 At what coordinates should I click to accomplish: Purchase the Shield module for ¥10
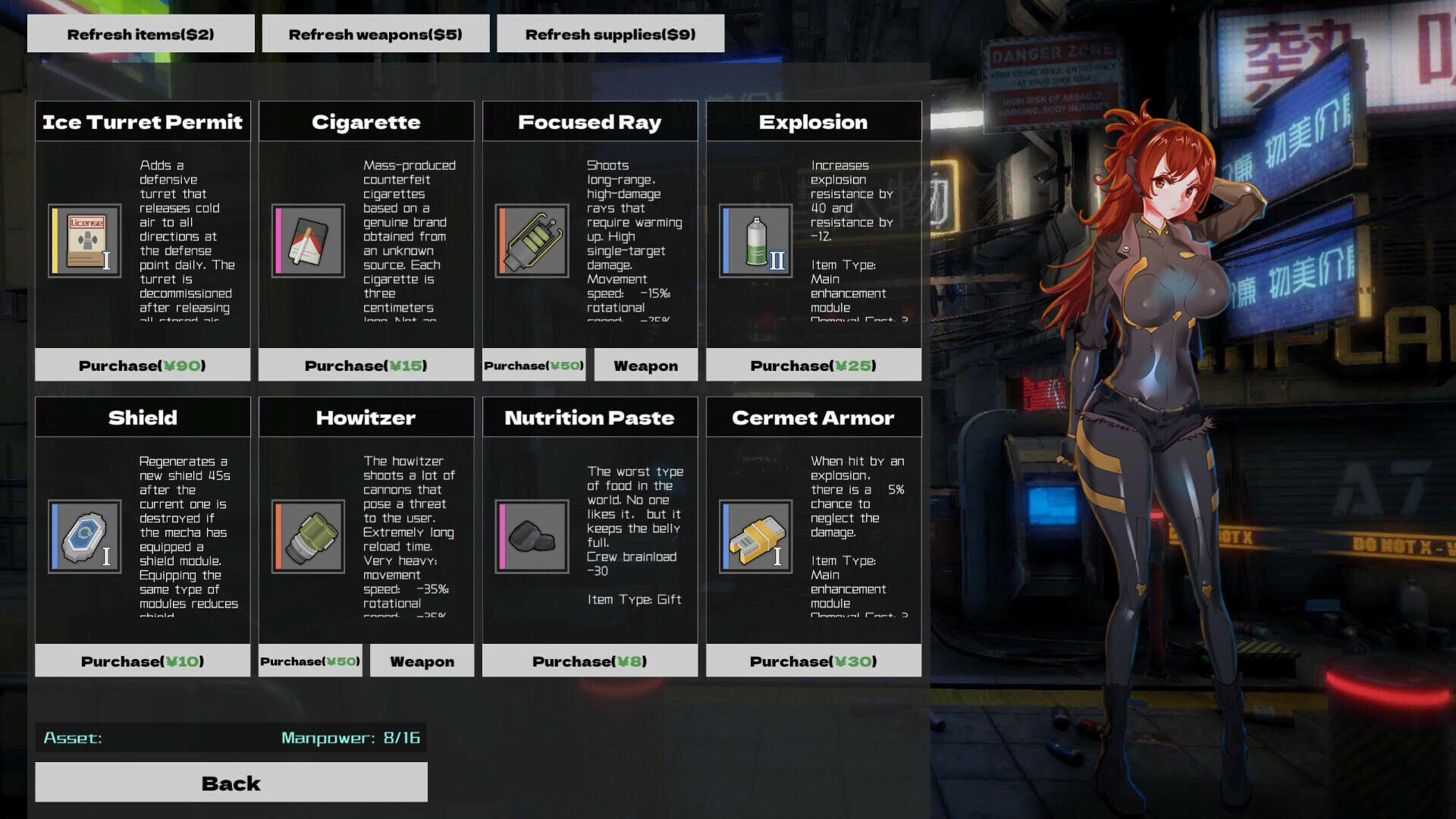tap(143, 661)
